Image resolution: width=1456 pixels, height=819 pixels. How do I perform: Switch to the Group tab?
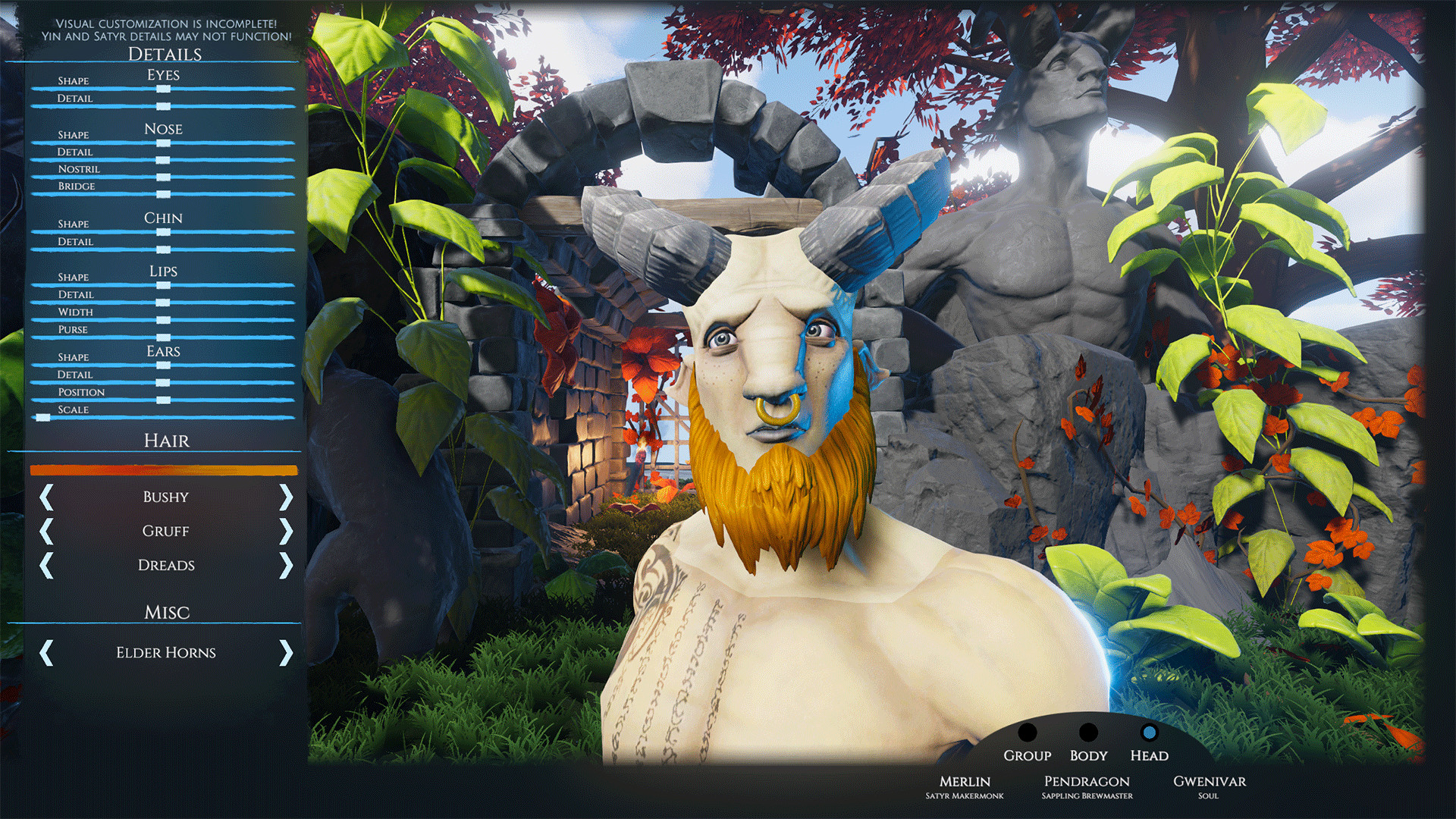(1027, 733)
